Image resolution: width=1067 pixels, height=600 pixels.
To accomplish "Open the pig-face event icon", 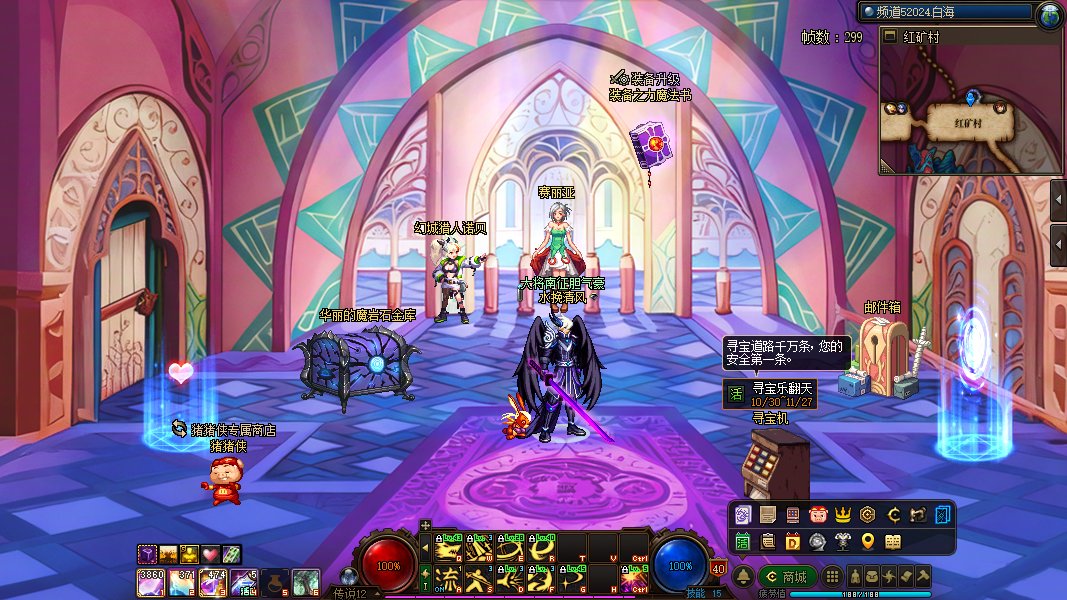I will (817, 515).
